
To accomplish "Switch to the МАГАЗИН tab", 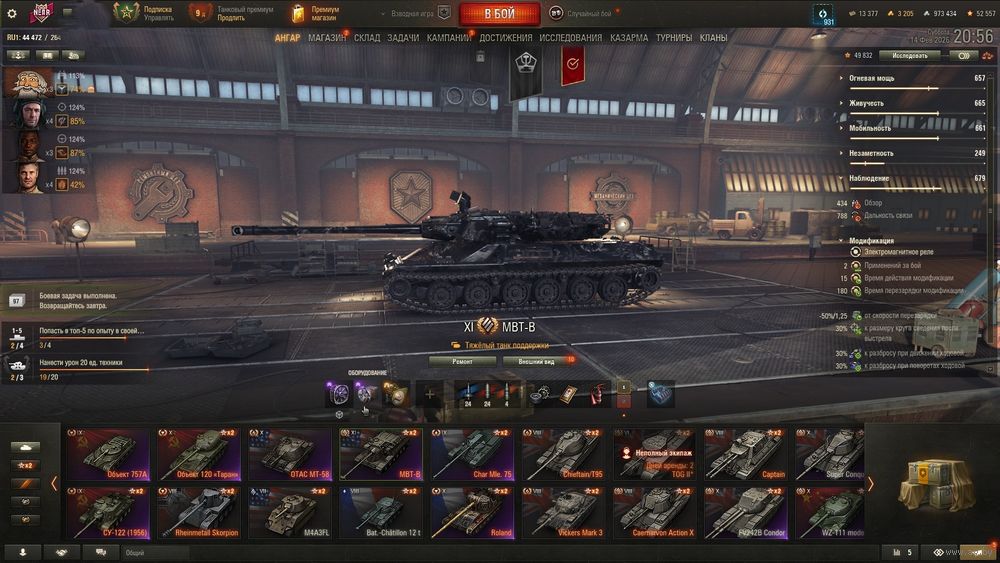I will pos(327,38).
